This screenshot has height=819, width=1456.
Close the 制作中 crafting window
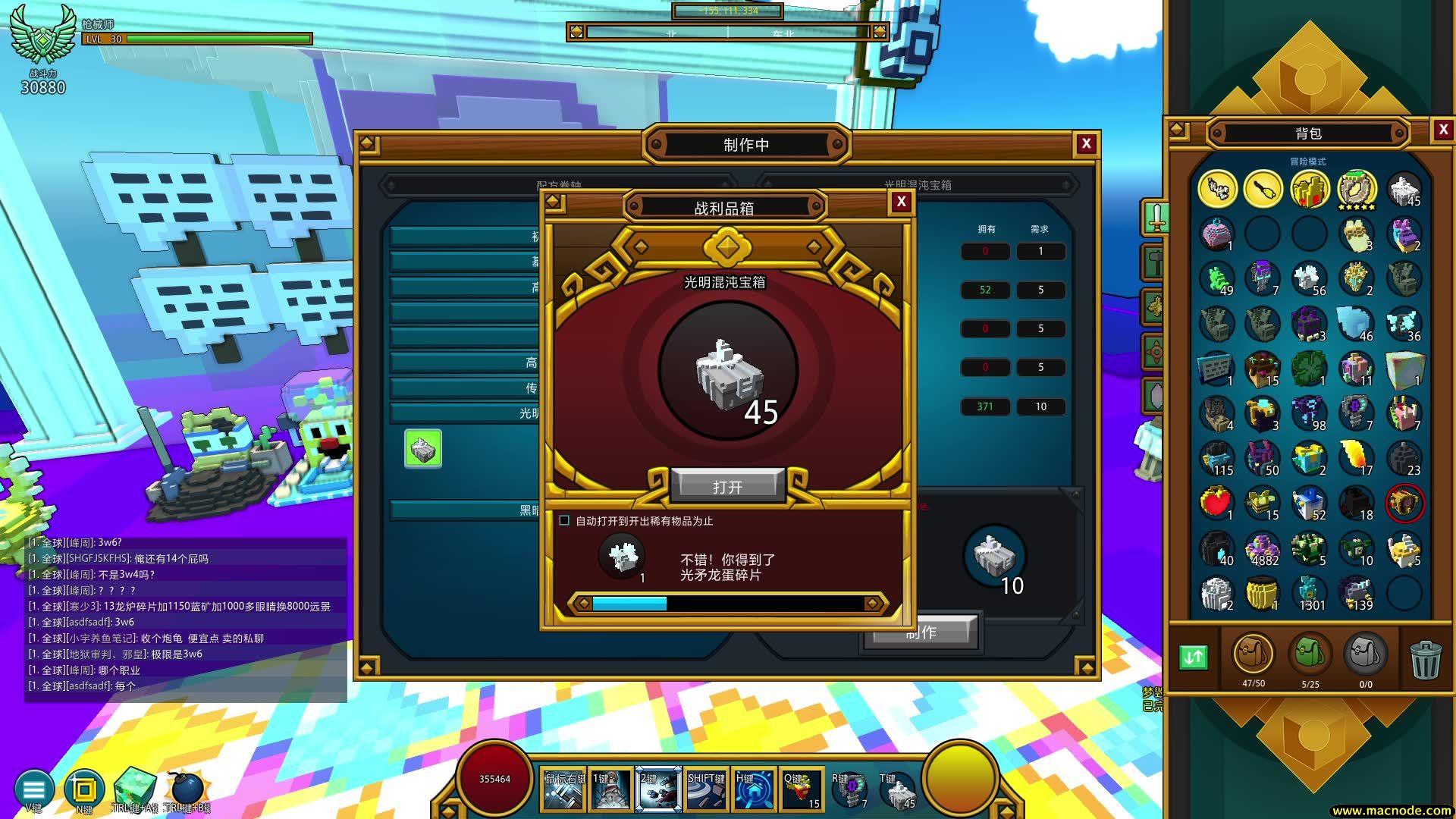coord(1086,144)
